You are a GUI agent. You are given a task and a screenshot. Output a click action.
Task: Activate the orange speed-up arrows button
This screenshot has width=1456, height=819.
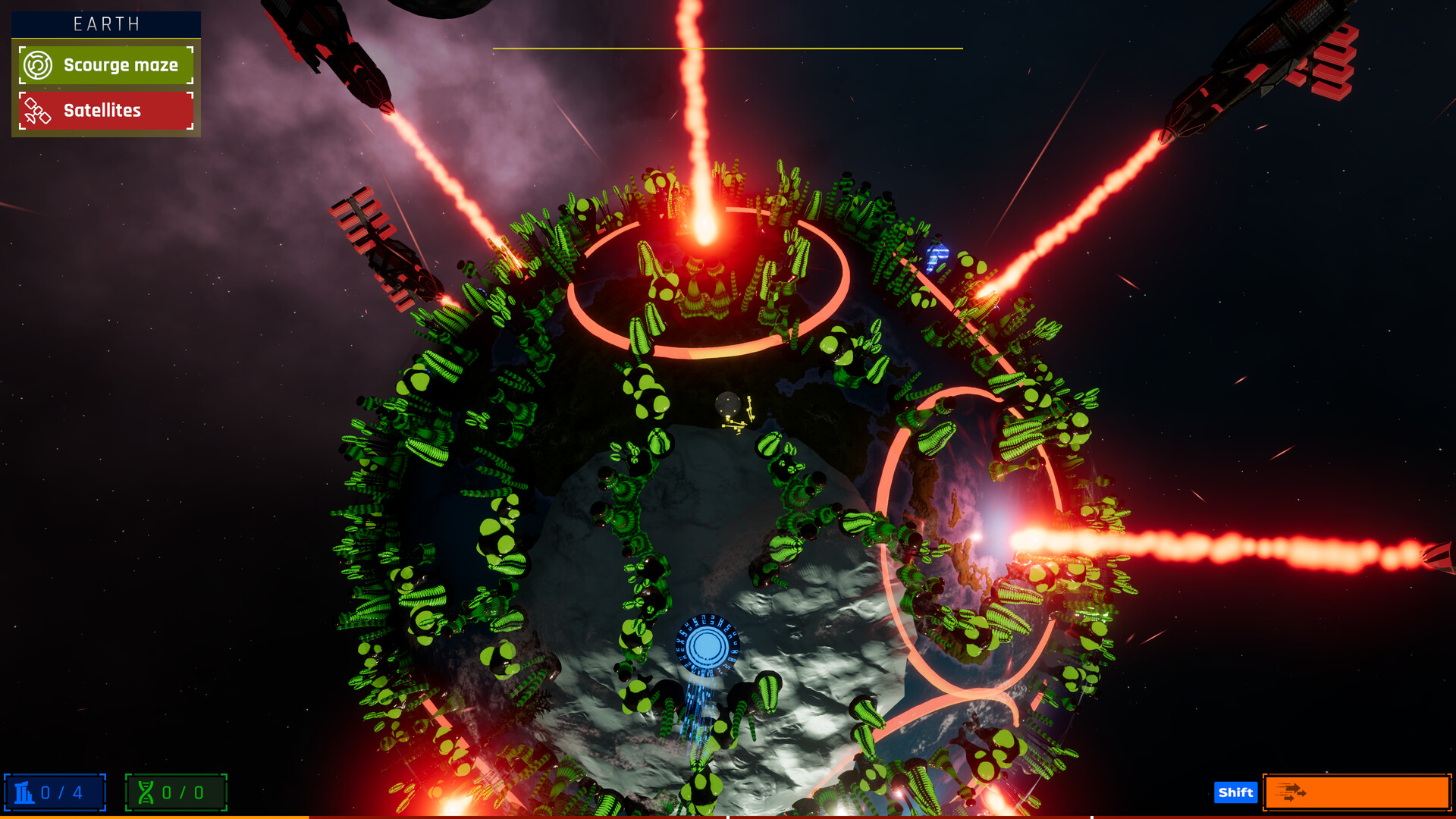[x=1356, y=792]
